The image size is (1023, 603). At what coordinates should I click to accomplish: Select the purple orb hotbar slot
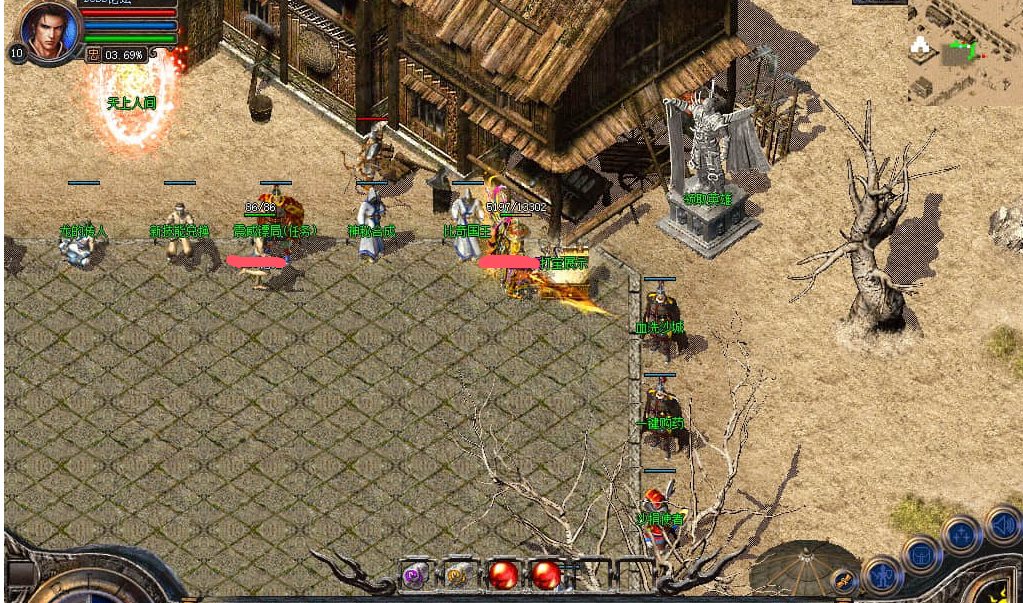(414, 575)
